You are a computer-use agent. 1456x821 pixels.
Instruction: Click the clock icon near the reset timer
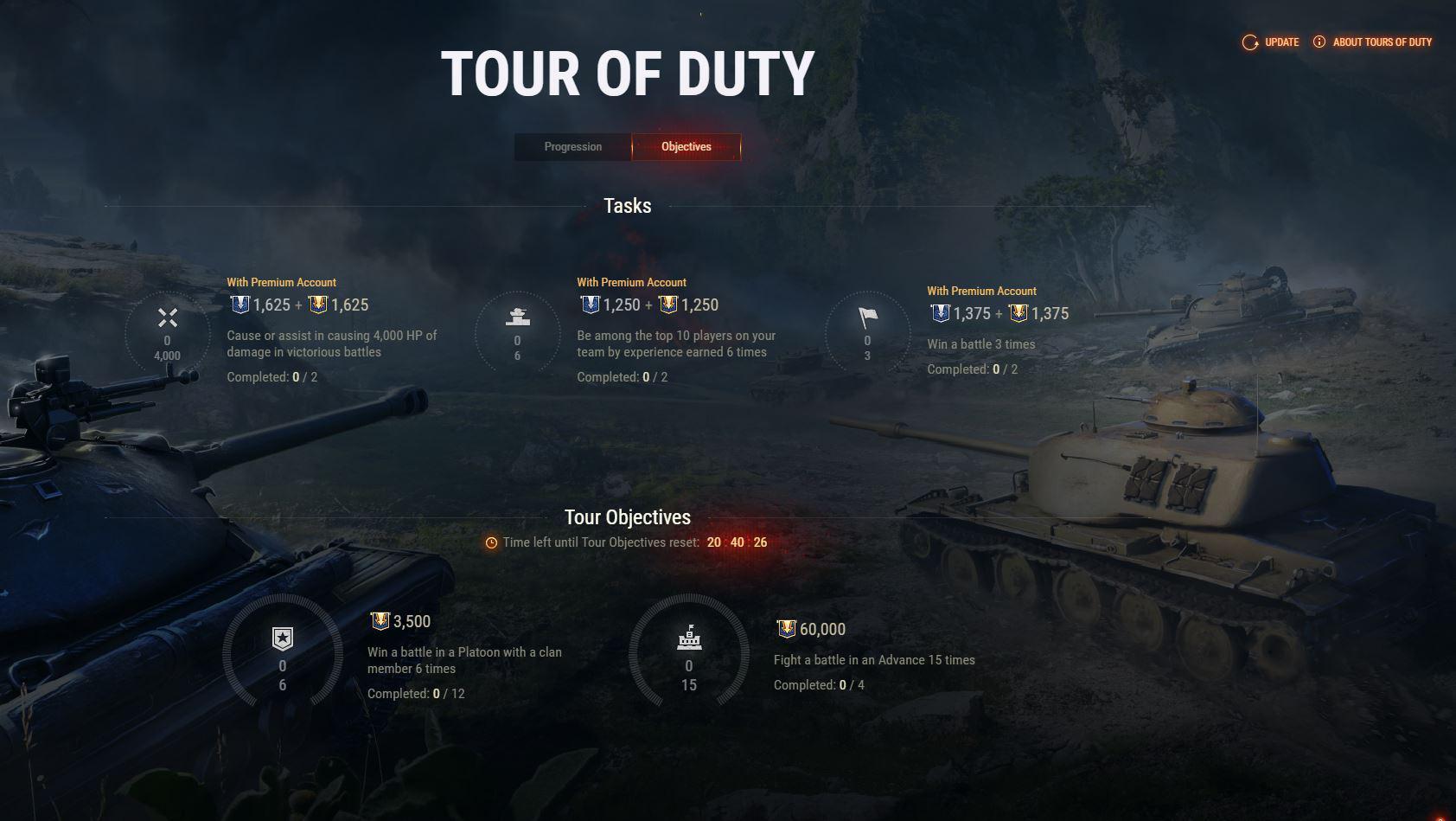pos(490,543)
